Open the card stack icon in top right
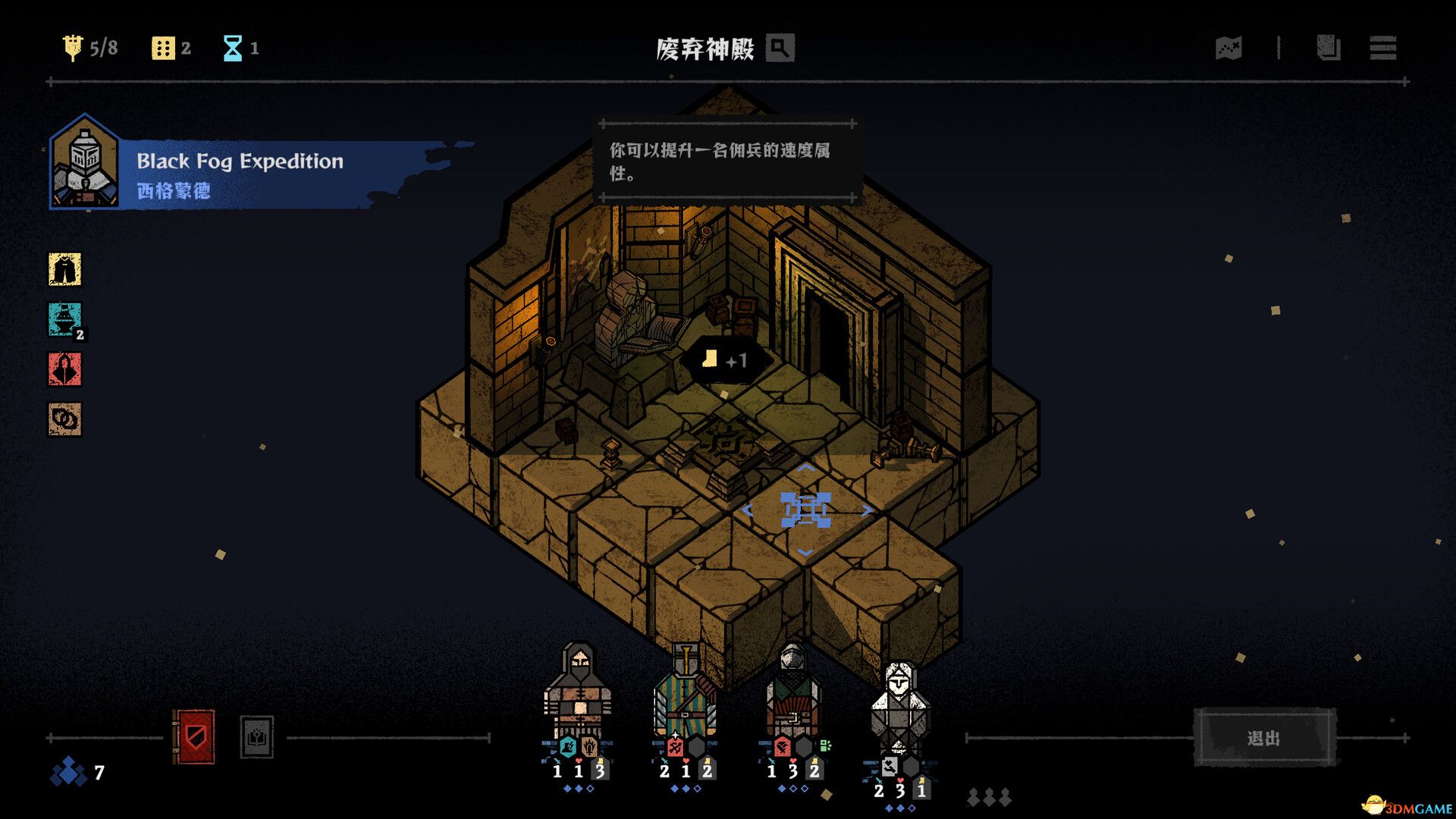The height and width of the screenshot is (819, 1456). point(1327,49)
